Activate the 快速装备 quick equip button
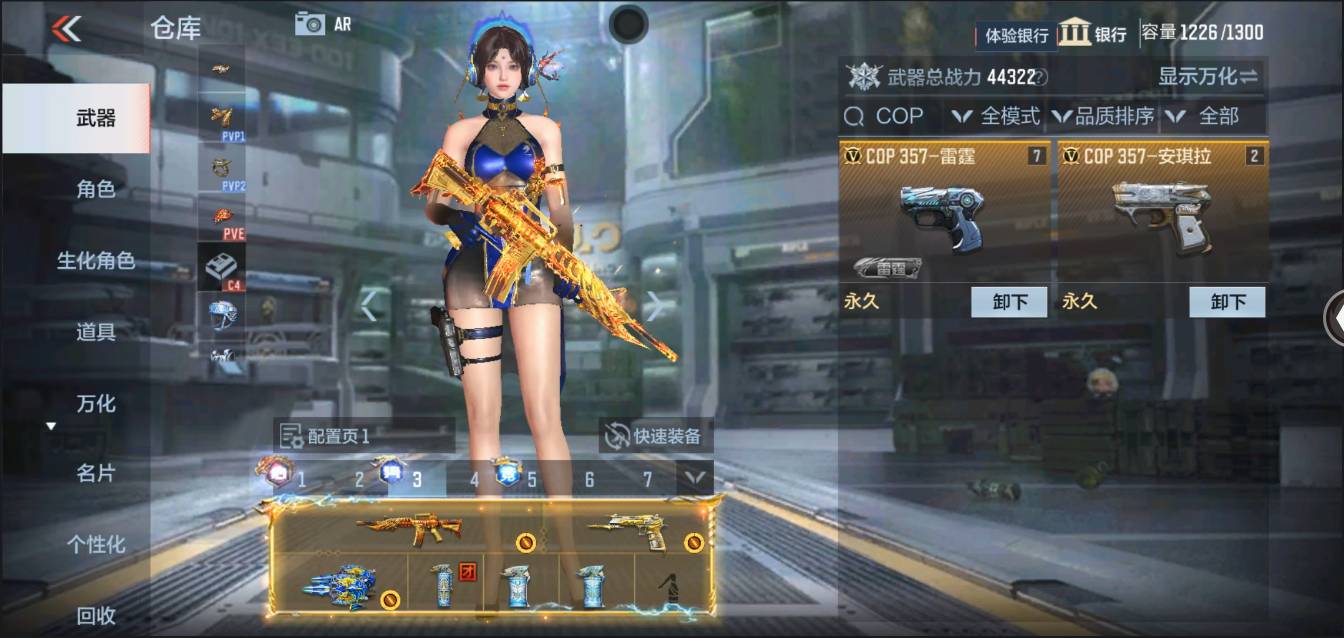 (656, 435)
